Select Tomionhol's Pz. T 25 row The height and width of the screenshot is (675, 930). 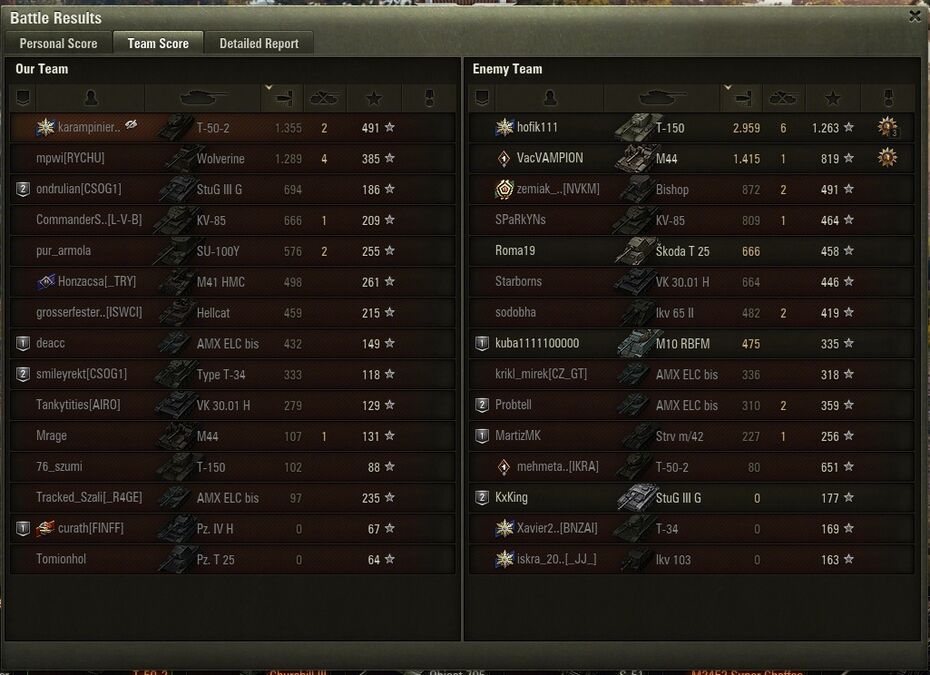click(x=232, y=560)
